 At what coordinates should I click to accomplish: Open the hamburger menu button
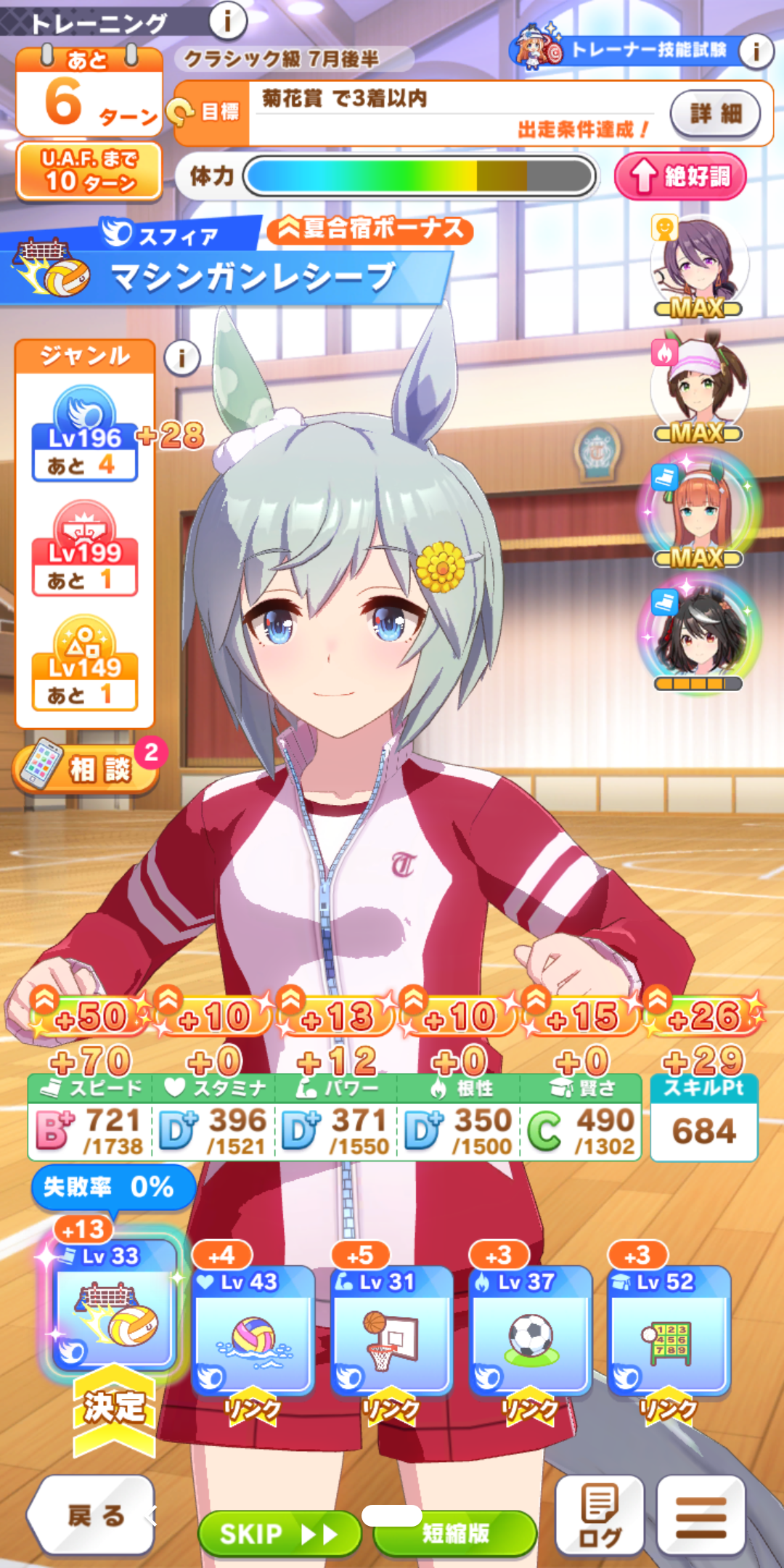tap(701, 1515)
